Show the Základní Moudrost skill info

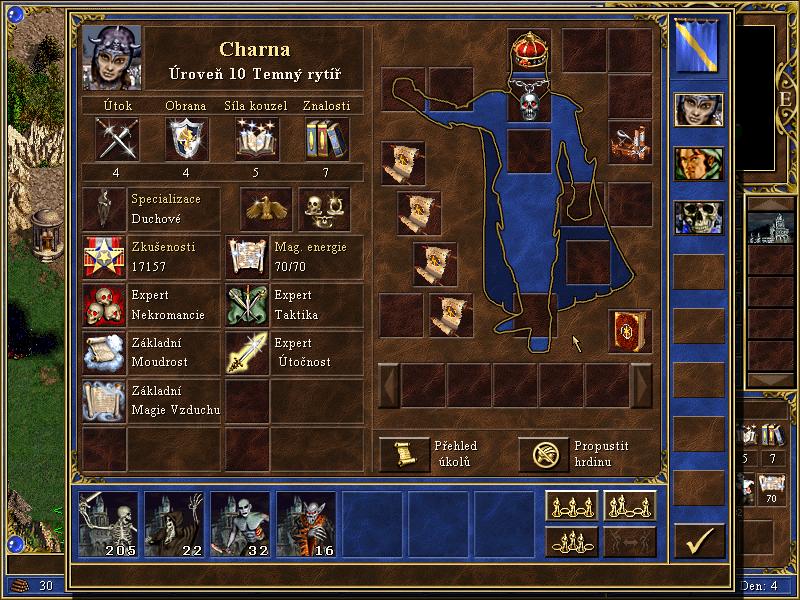point(105,352)
